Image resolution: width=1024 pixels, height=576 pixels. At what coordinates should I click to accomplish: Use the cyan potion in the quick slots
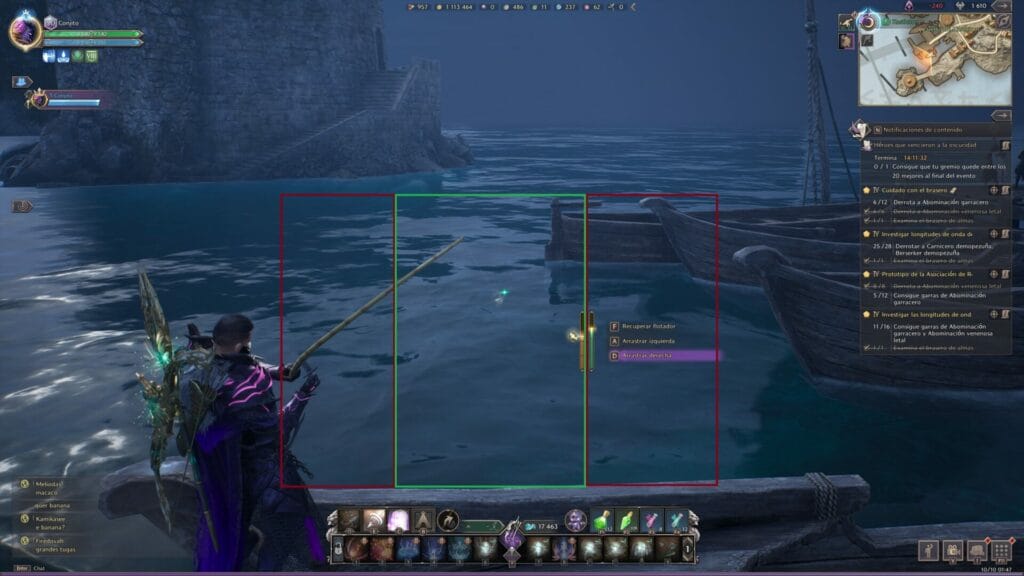point(677,521)
